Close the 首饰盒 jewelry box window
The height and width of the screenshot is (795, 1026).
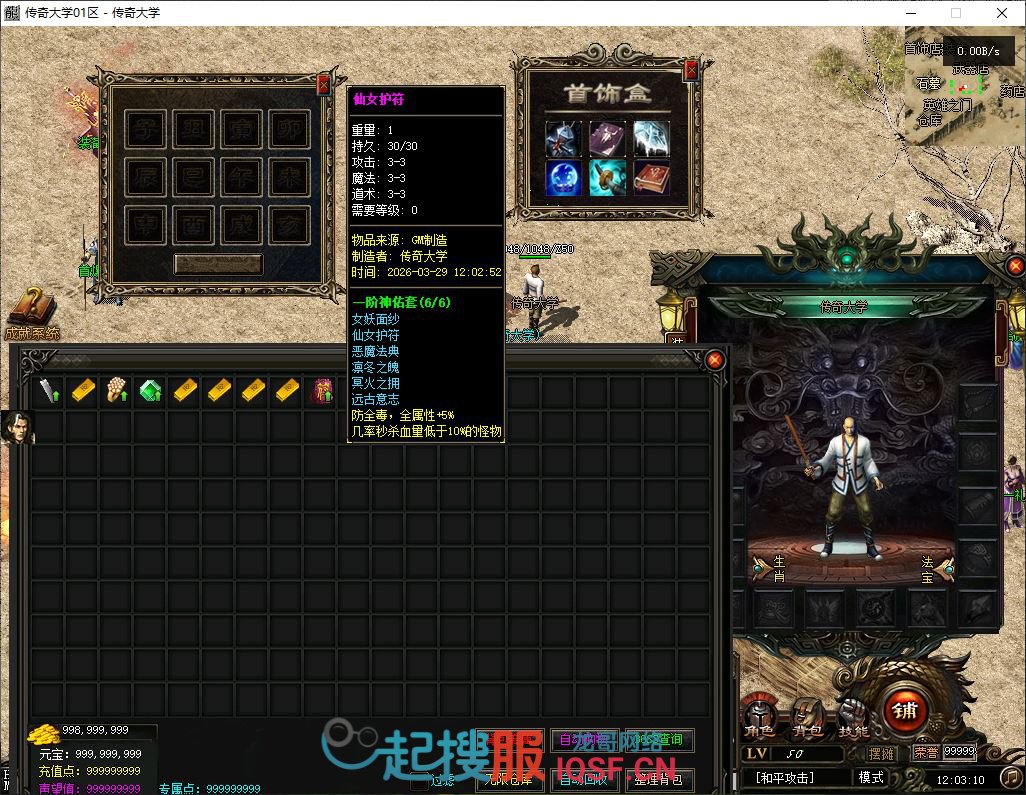coord(692,68)
